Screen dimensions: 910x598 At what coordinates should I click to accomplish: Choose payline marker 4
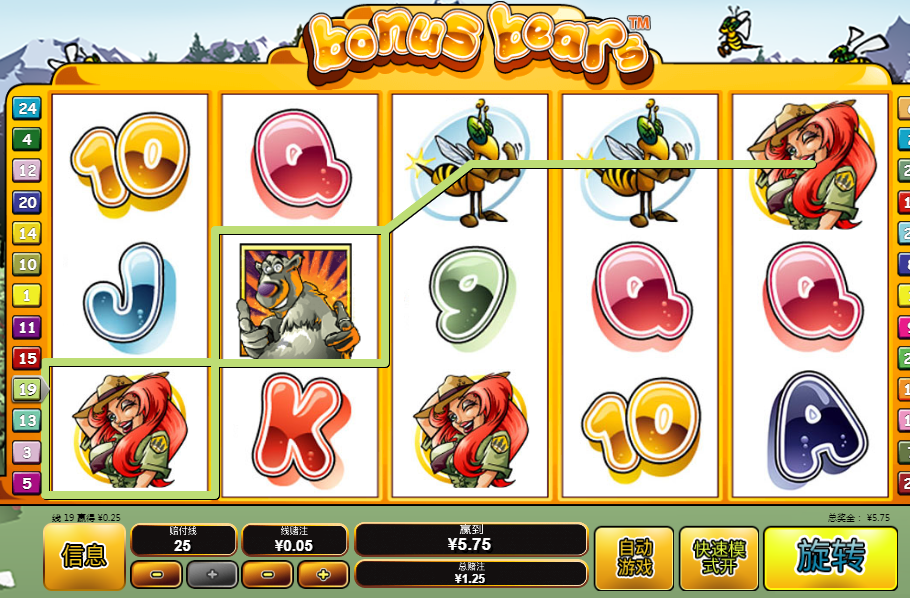point(26,140)
